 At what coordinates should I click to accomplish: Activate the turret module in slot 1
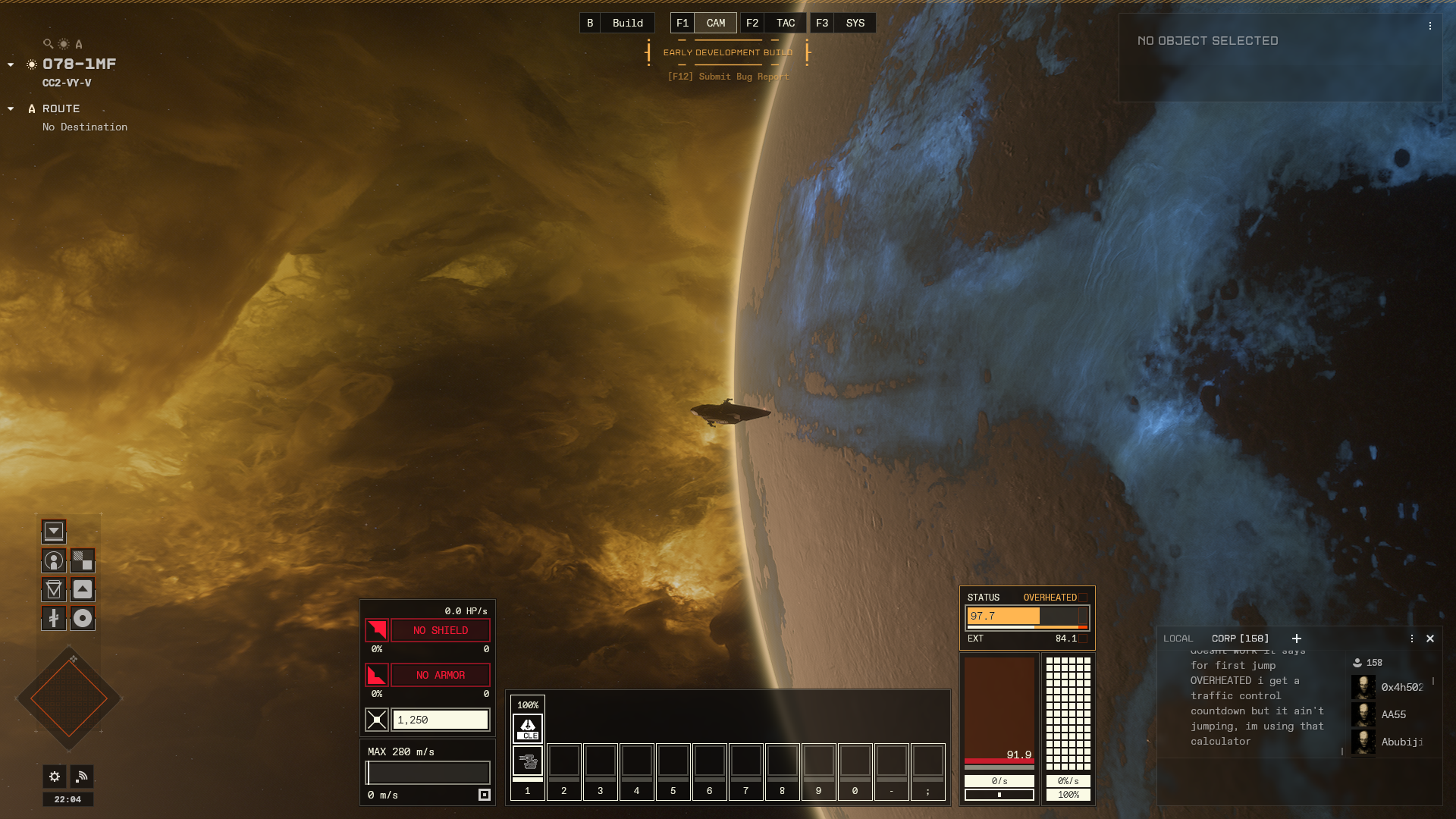(x=528, y=760)
